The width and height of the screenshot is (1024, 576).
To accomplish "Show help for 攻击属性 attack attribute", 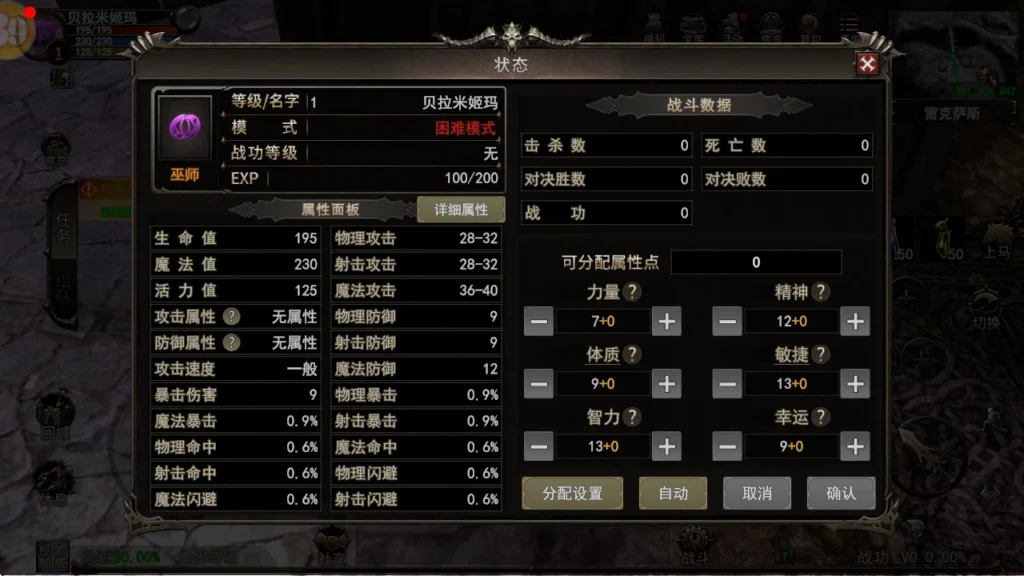I will [231, 316].
